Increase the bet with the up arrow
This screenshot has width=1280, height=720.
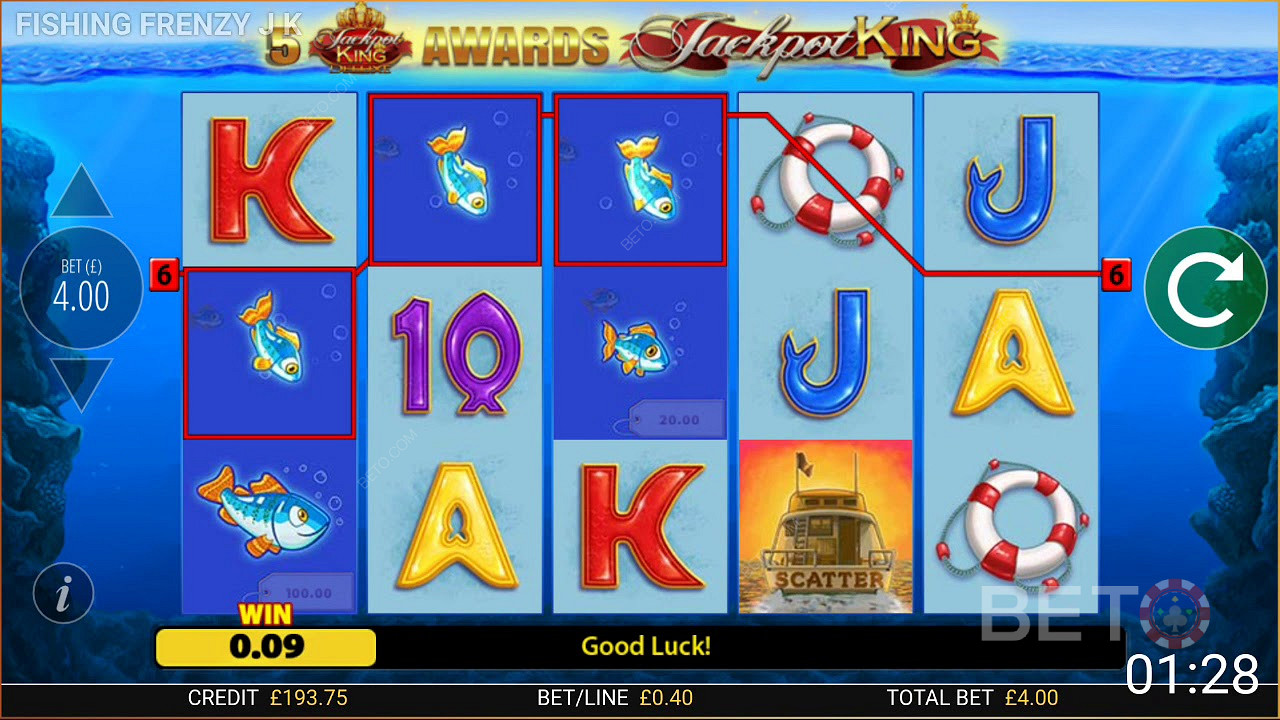[81, 193]
